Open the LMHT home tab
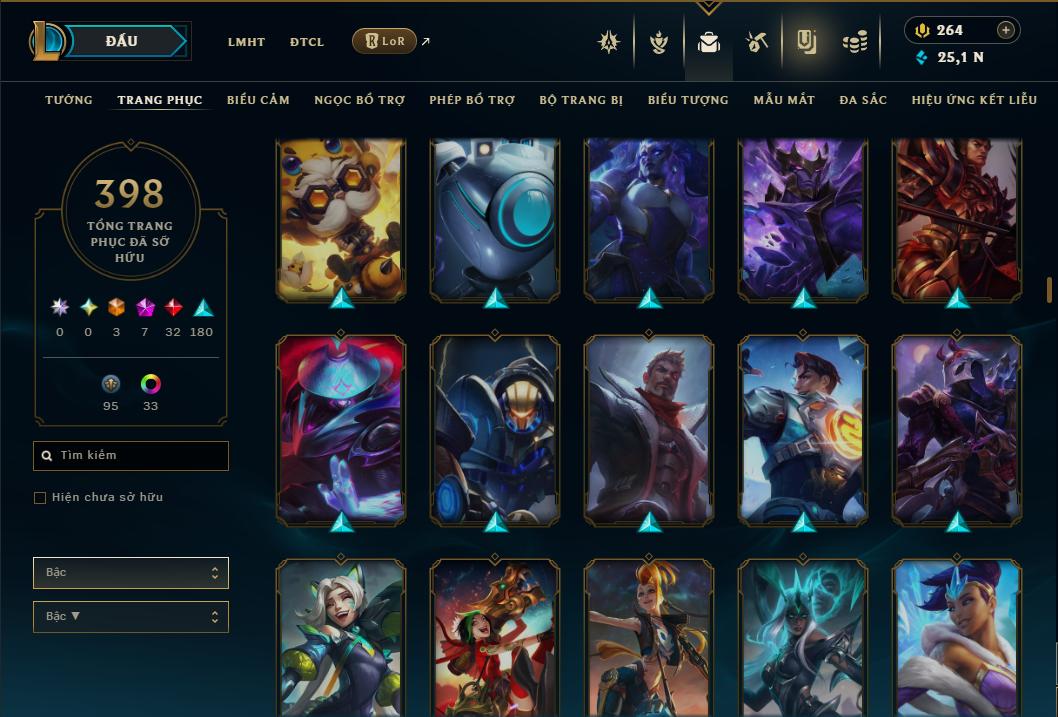Viewport: 1058px width, 717px height. [x=246, y=42]
